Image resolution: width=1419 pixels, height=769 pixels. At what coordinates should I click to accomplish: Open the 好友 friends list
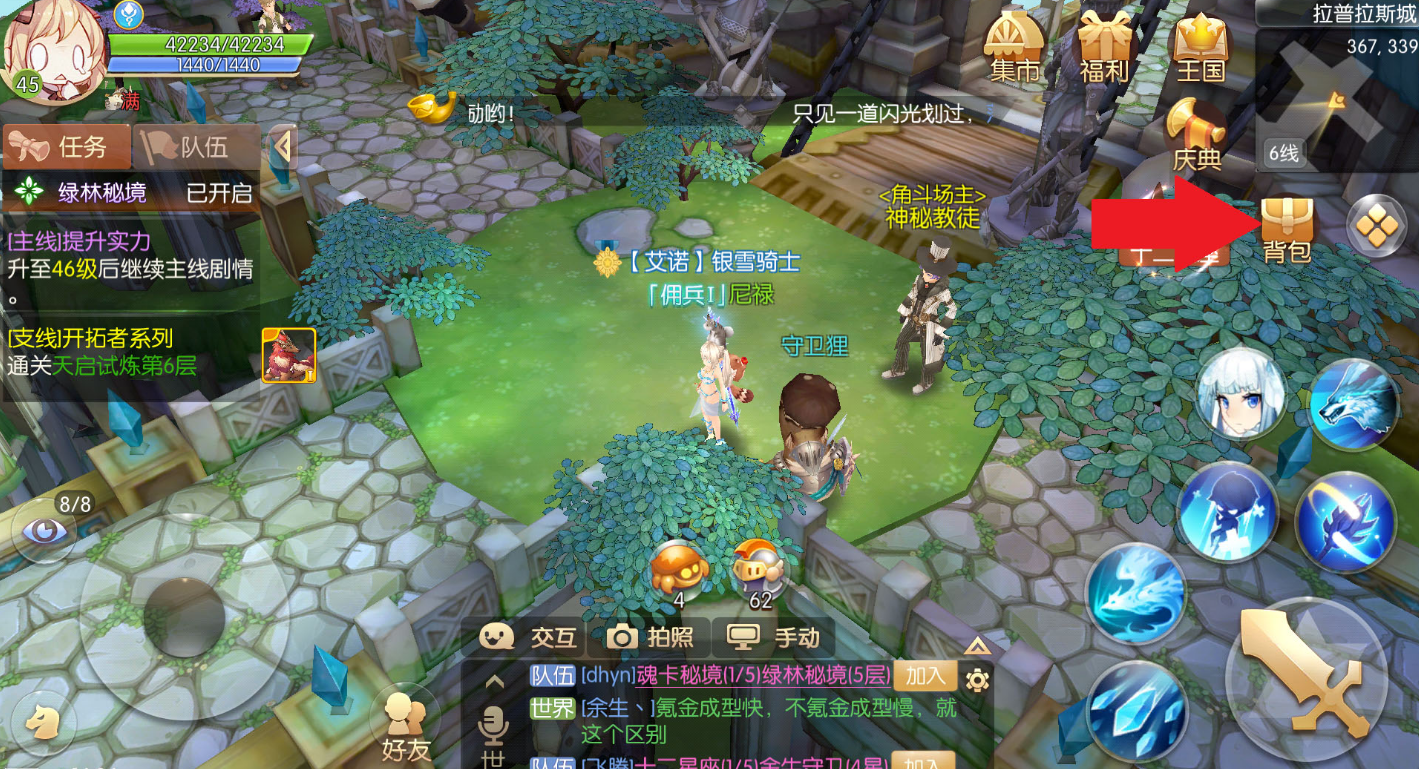(406, 727)
